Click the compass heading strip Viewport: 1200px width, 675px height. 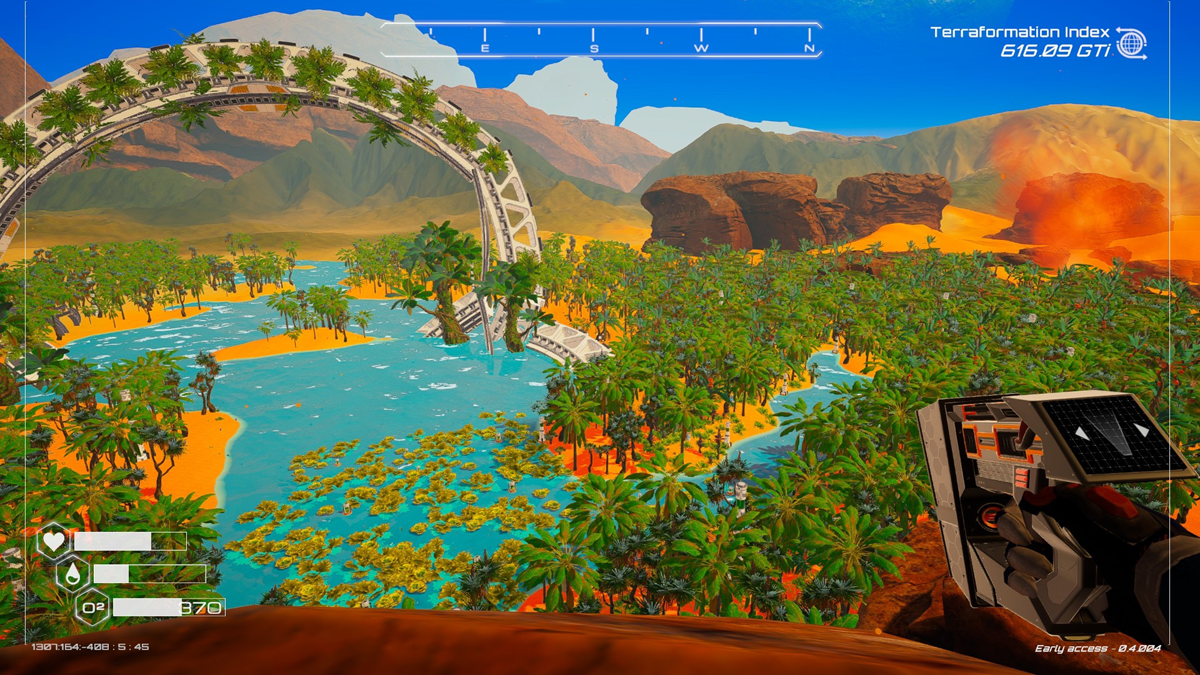point(600,40)
